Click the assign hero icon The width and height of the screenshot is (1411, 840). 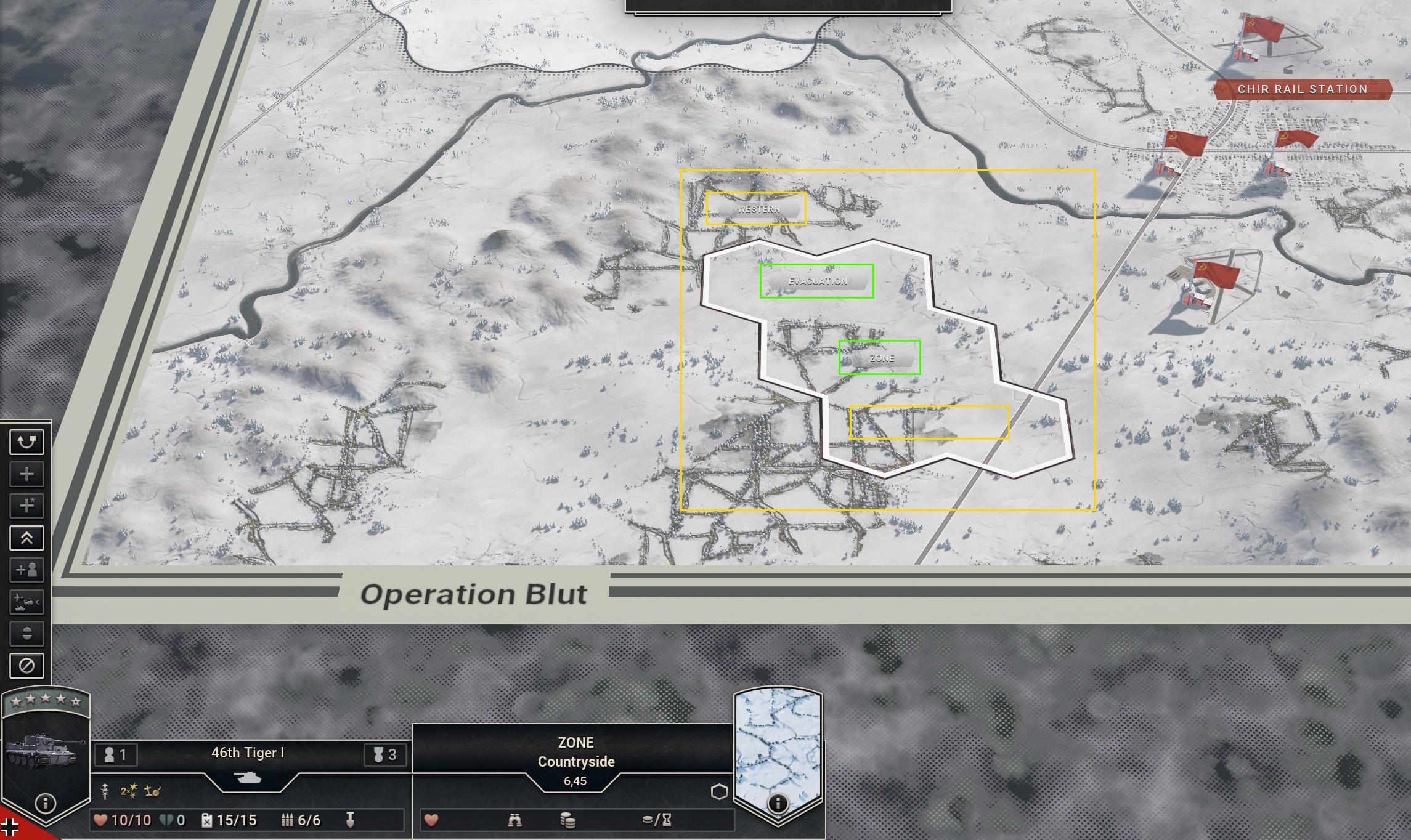point(26,570)
